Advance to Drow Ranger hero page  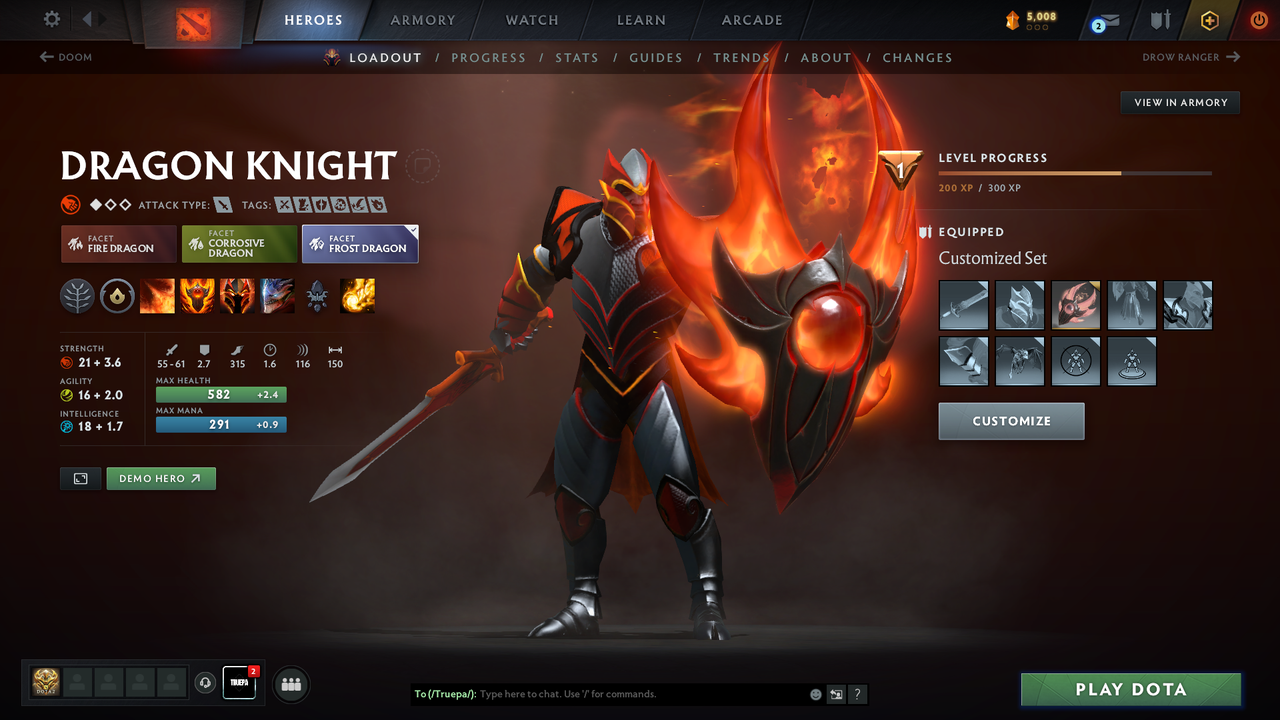point(1190,57)
